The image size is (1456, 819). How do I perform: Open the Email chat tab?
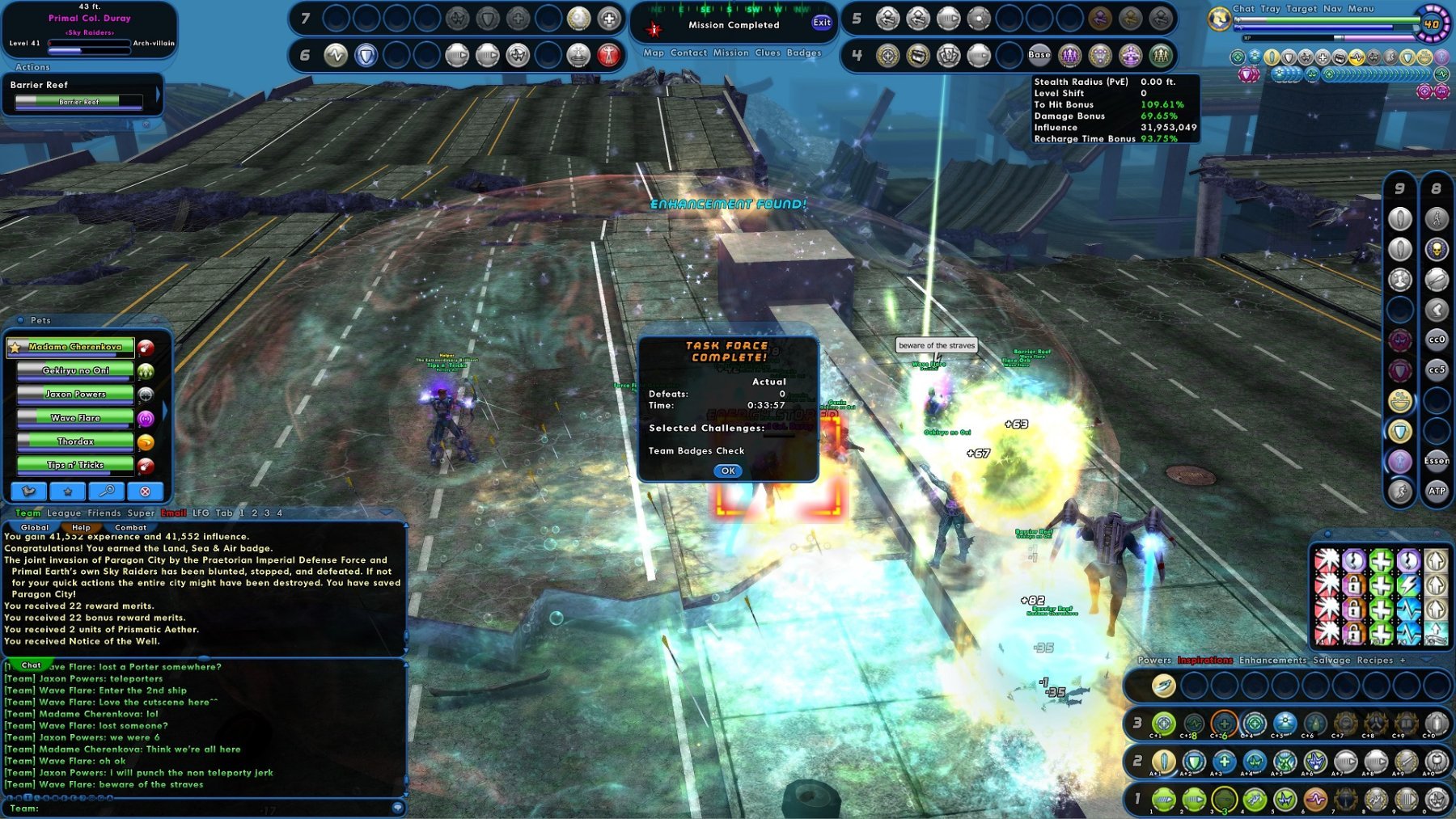point(173,513)
